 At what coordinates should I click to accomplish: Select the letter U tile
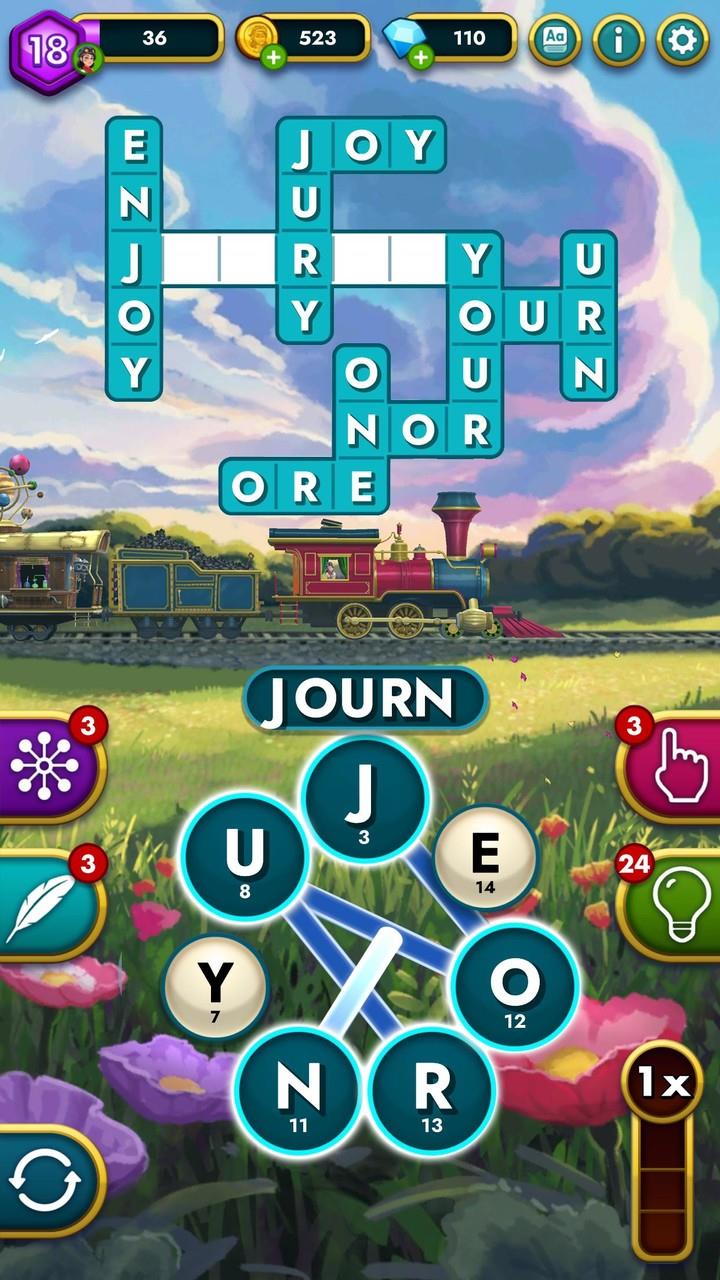(x=244, y=856)
